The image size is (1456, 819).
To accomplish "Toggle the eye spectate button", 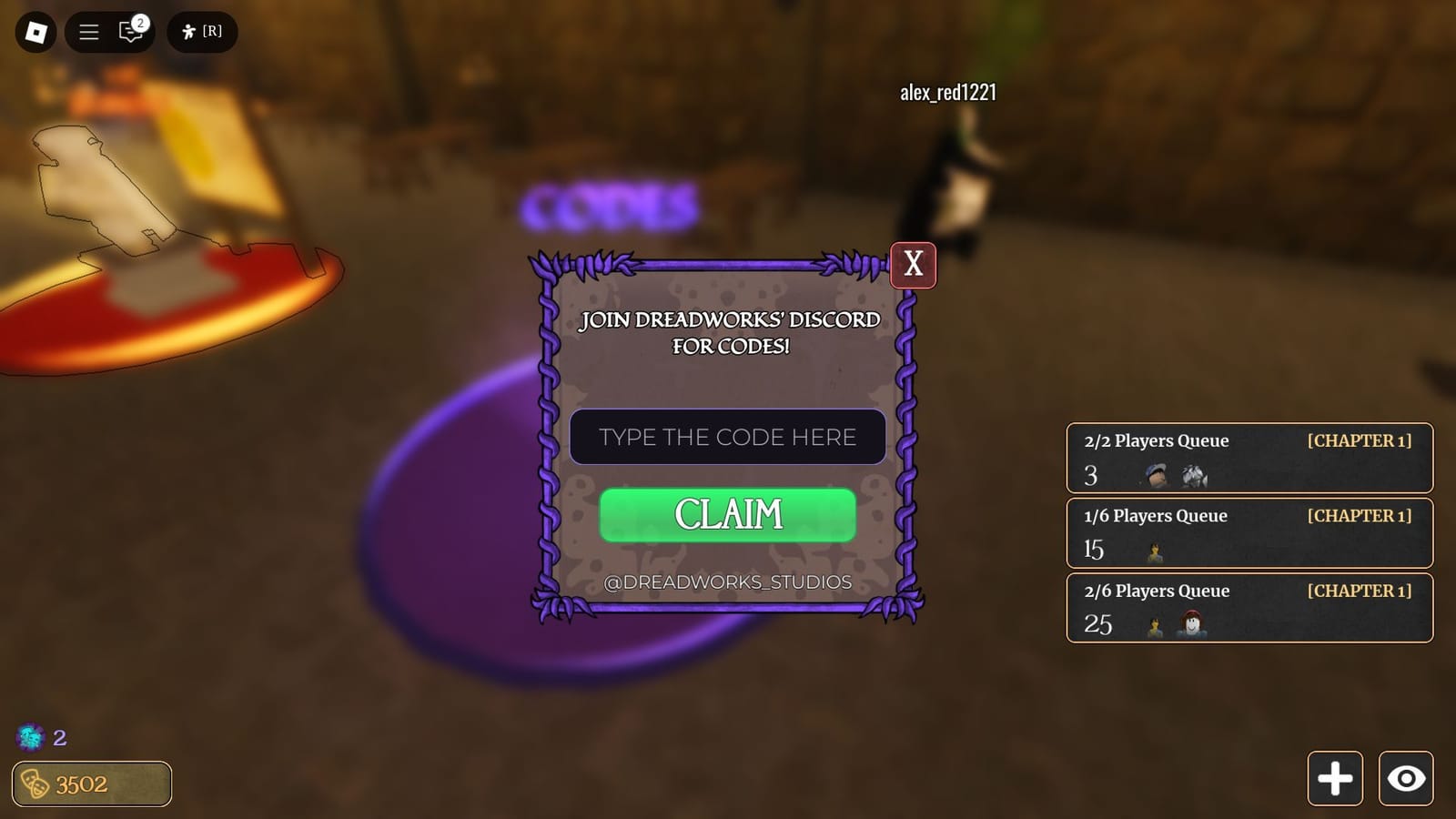I will [x=1406, y=779].
